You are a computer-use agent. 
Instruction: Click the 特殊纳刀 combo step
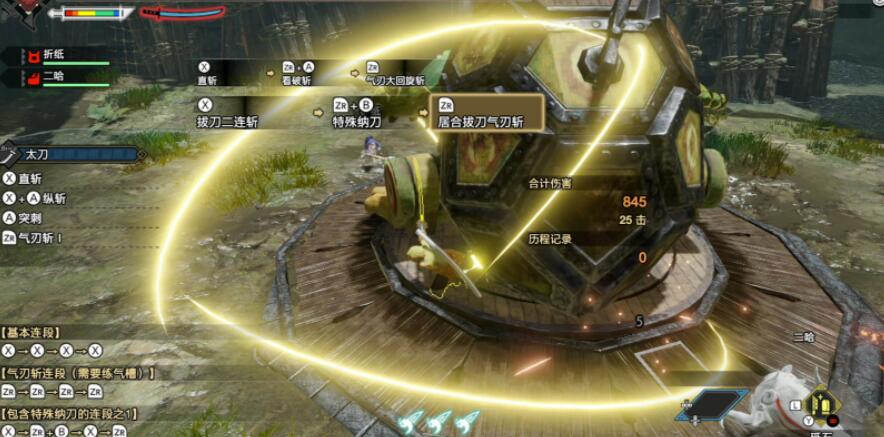pyautogui.click(x=357, y=112)
